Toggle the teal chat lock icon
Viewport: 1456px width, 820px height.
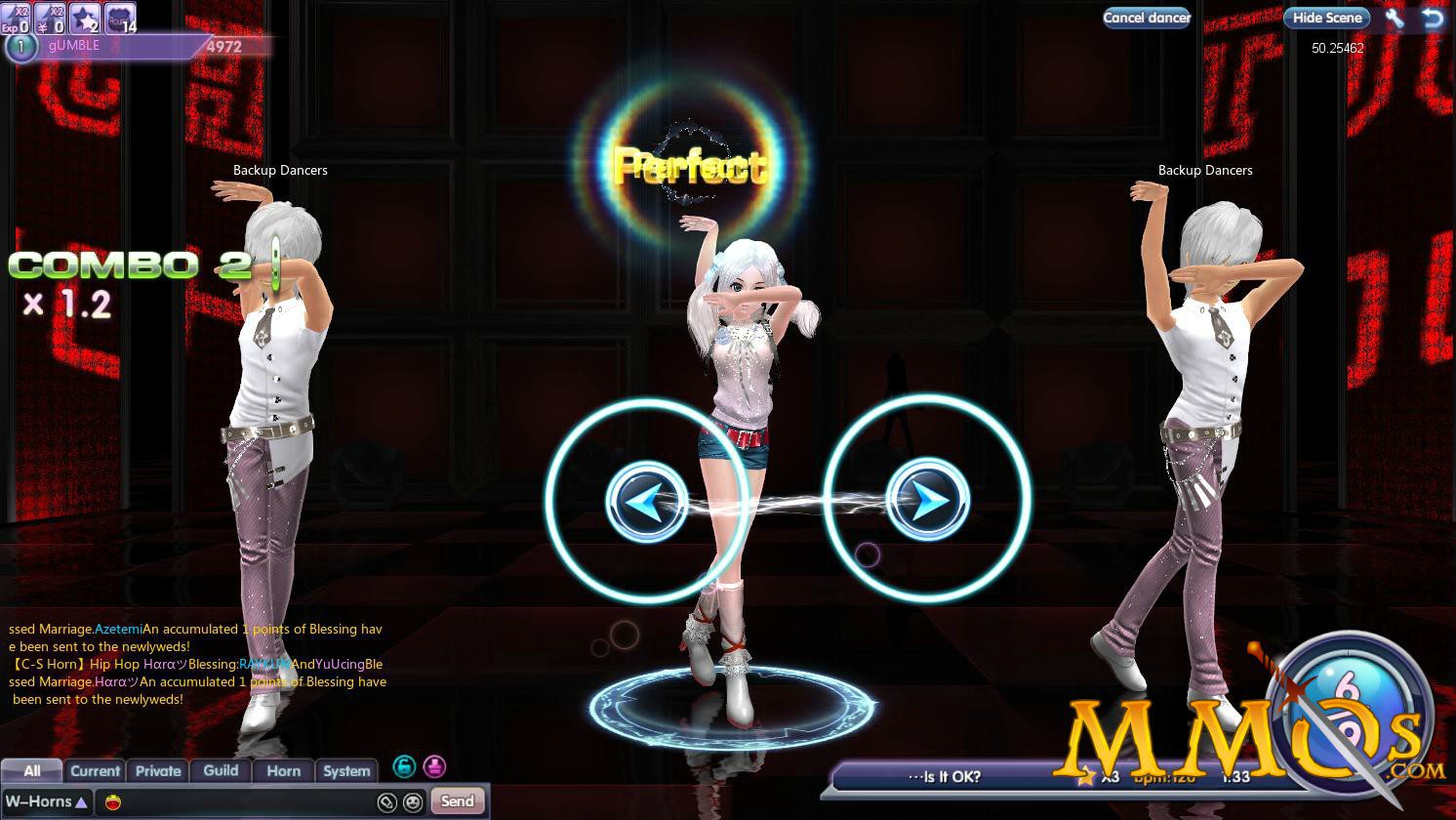coord(404,766)
